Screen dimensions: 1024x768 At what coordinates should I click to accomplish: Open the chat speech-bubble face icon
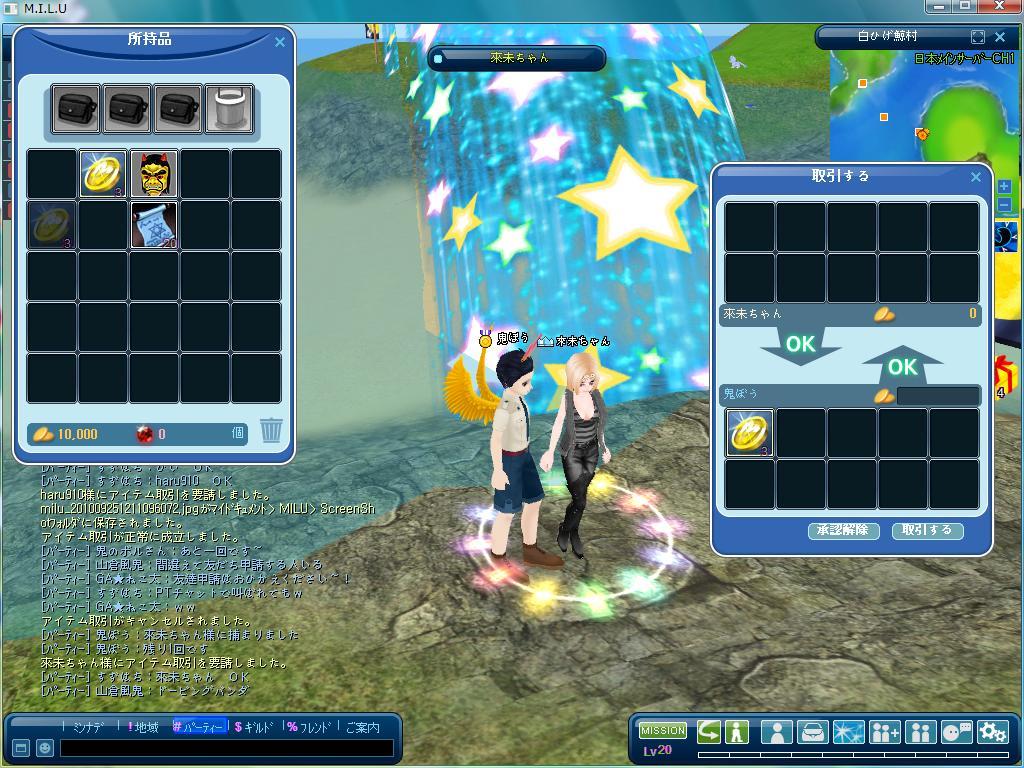click(956, 732)
